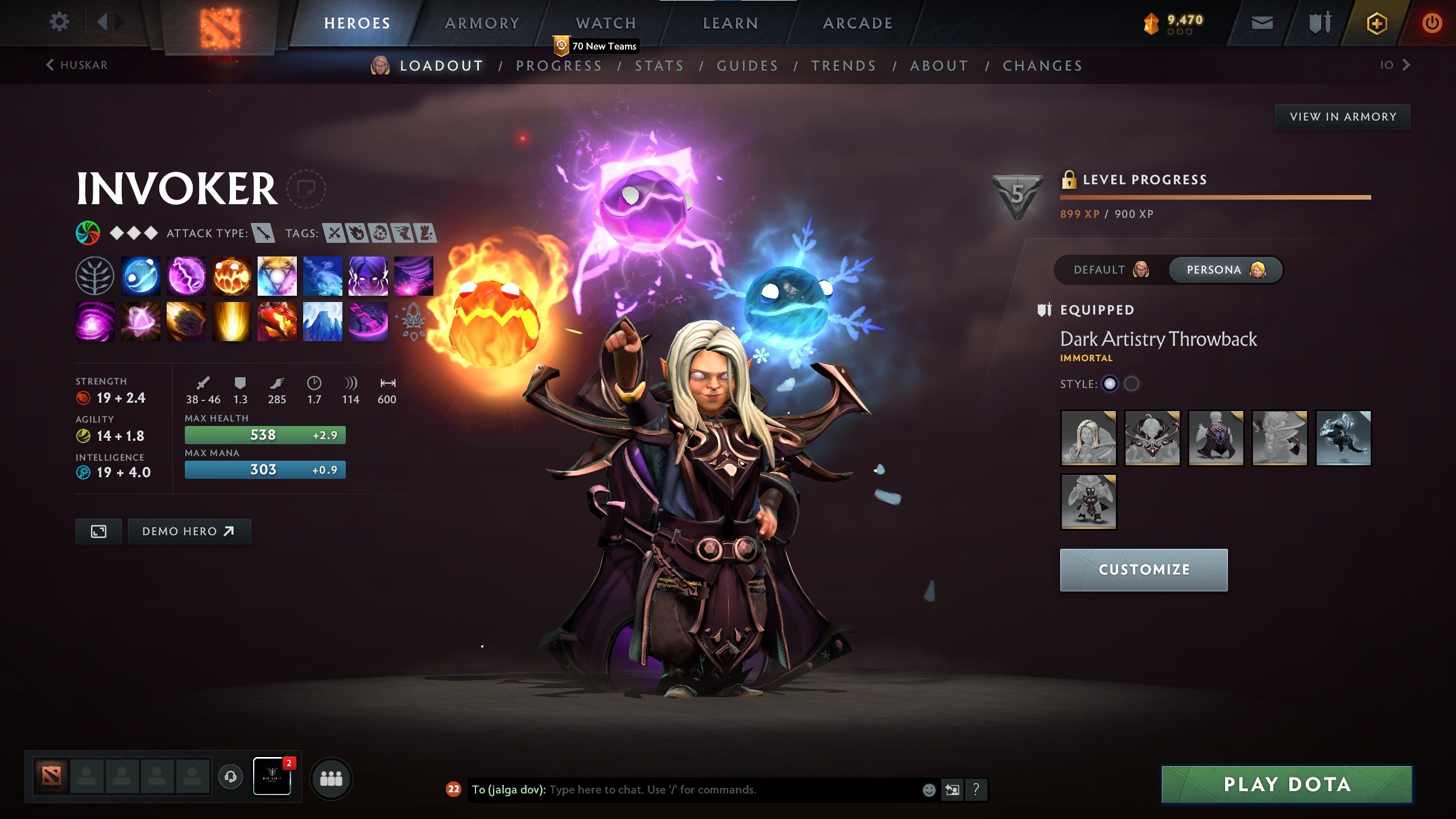Open the Invoker talent tree icon
This screenshot has width=1456, height=819.
click(x=95, y=276)
